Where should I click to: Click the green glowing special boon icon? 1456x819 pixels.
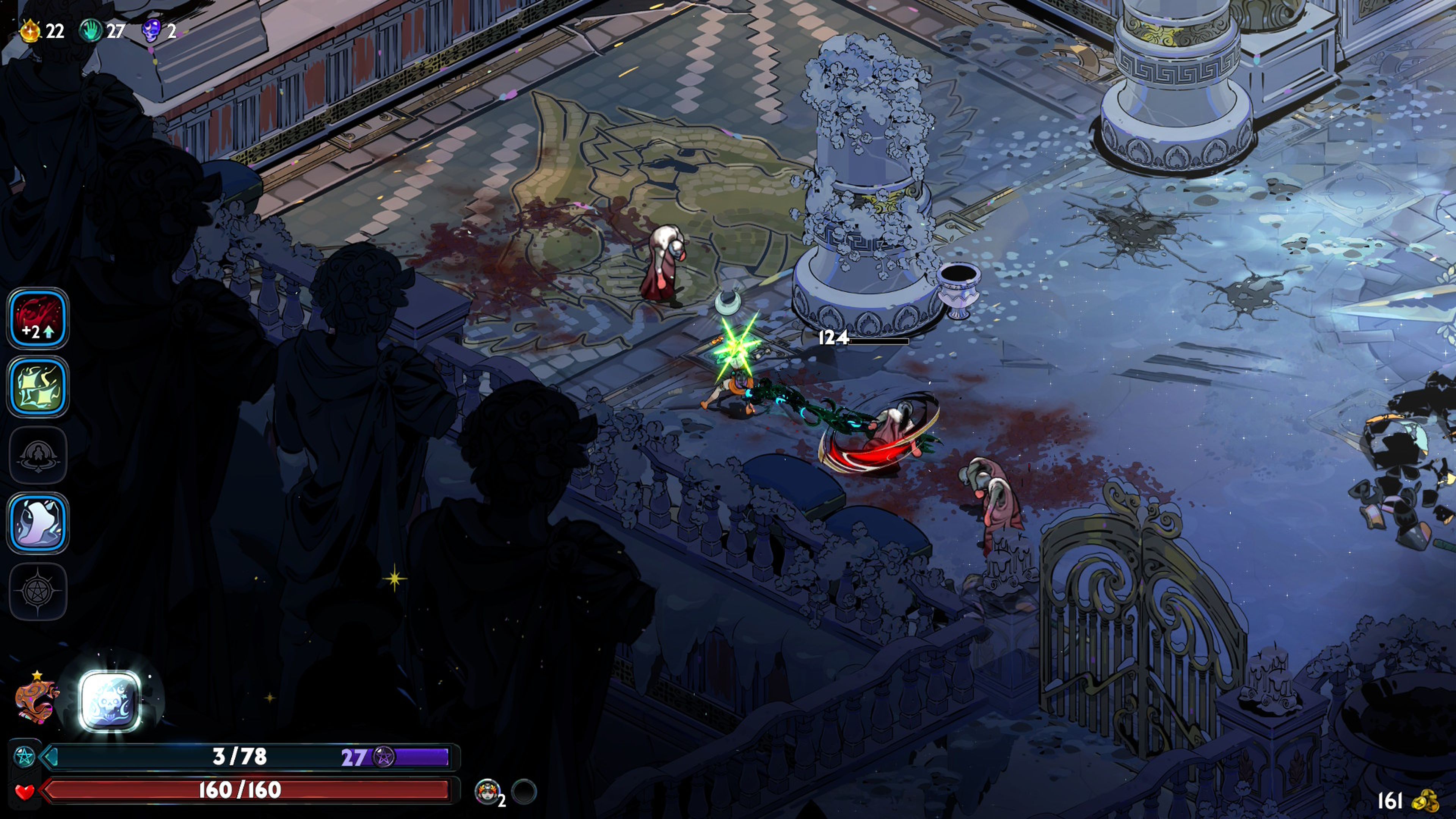tap(37, 387)
